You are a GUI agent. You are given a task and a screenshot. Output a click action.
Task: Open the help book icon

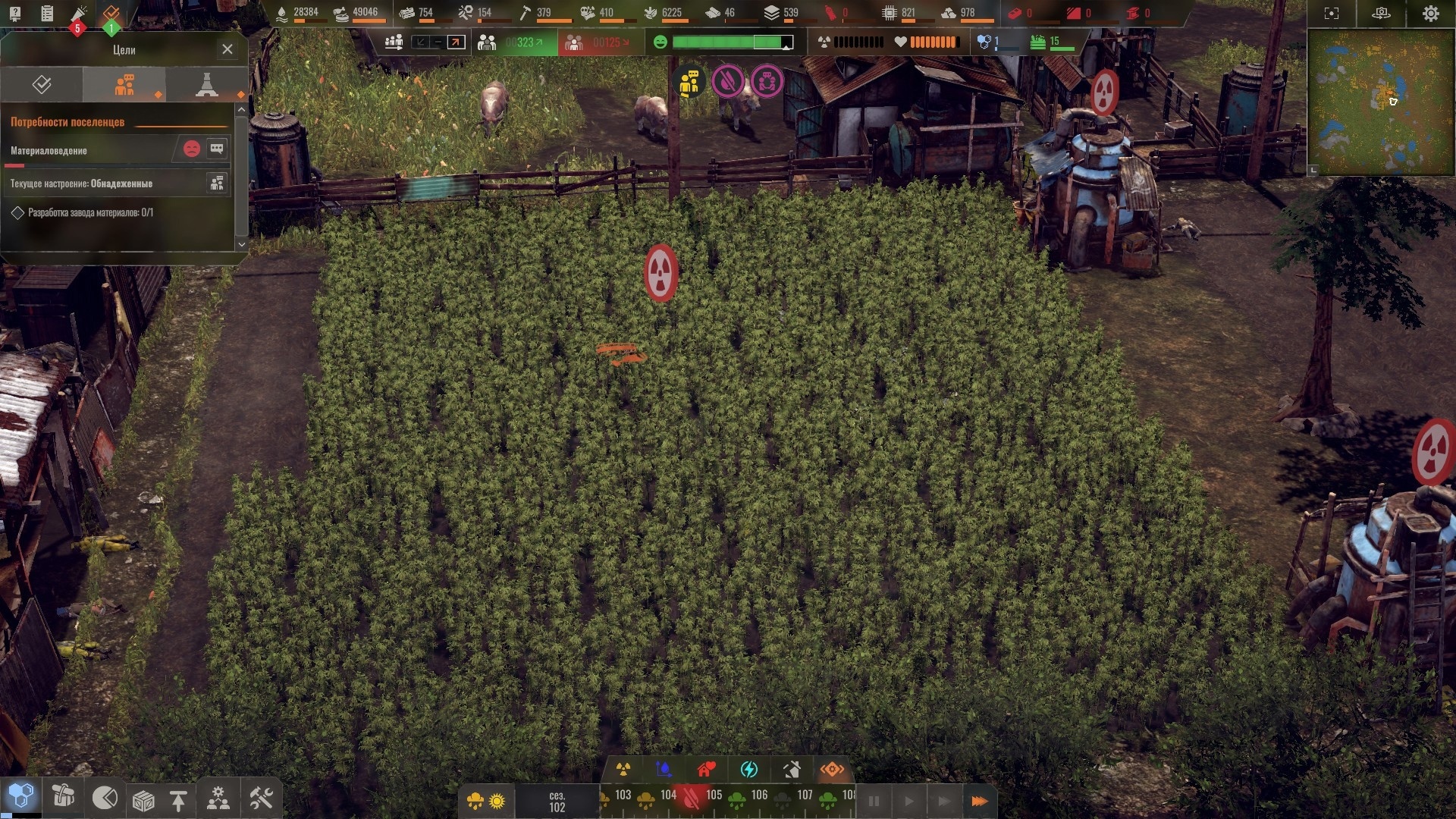point(14,13)
